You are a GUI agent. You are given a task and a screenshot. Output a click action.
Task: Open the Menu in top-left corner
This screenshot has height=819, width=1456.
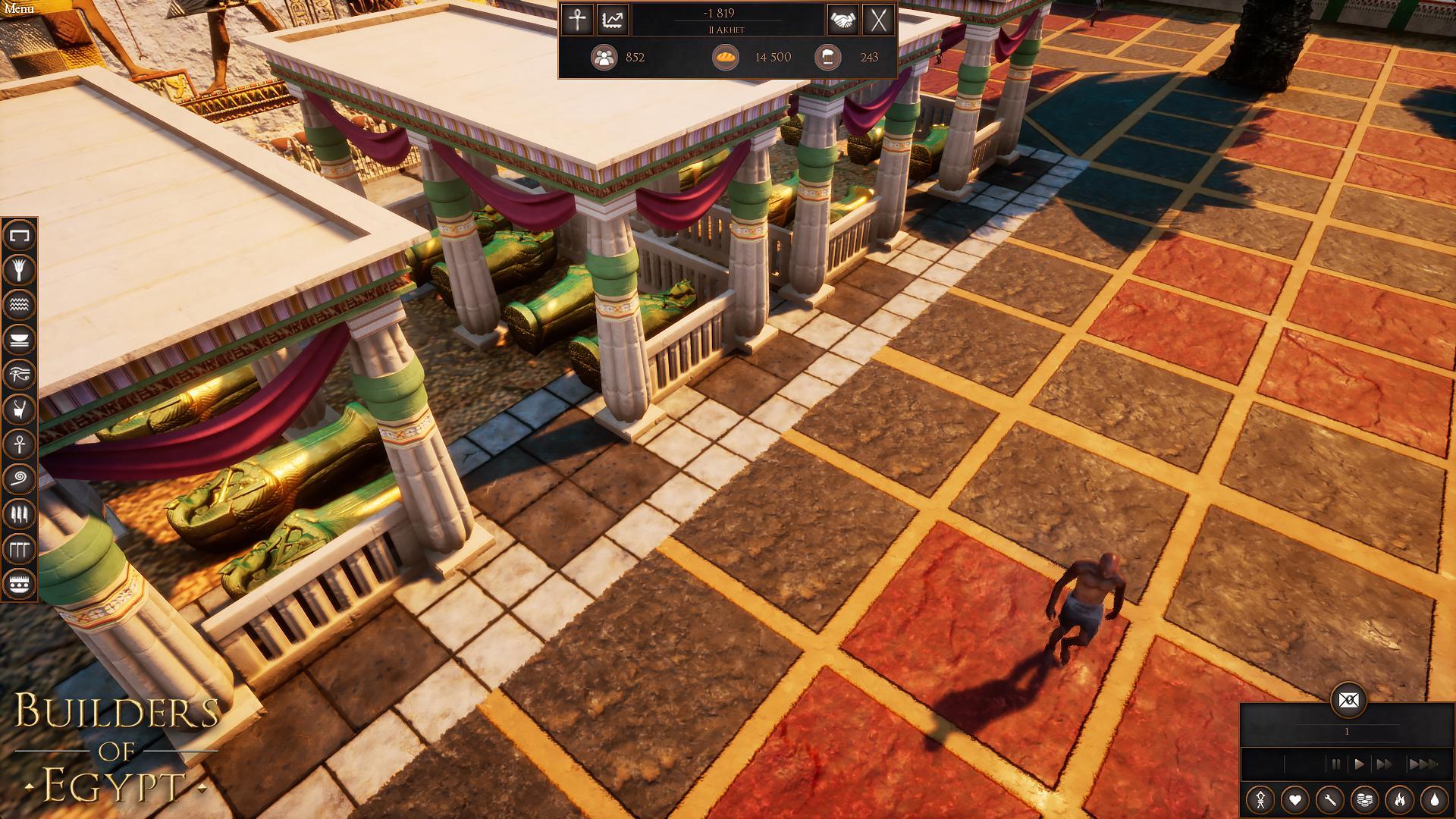20,8
